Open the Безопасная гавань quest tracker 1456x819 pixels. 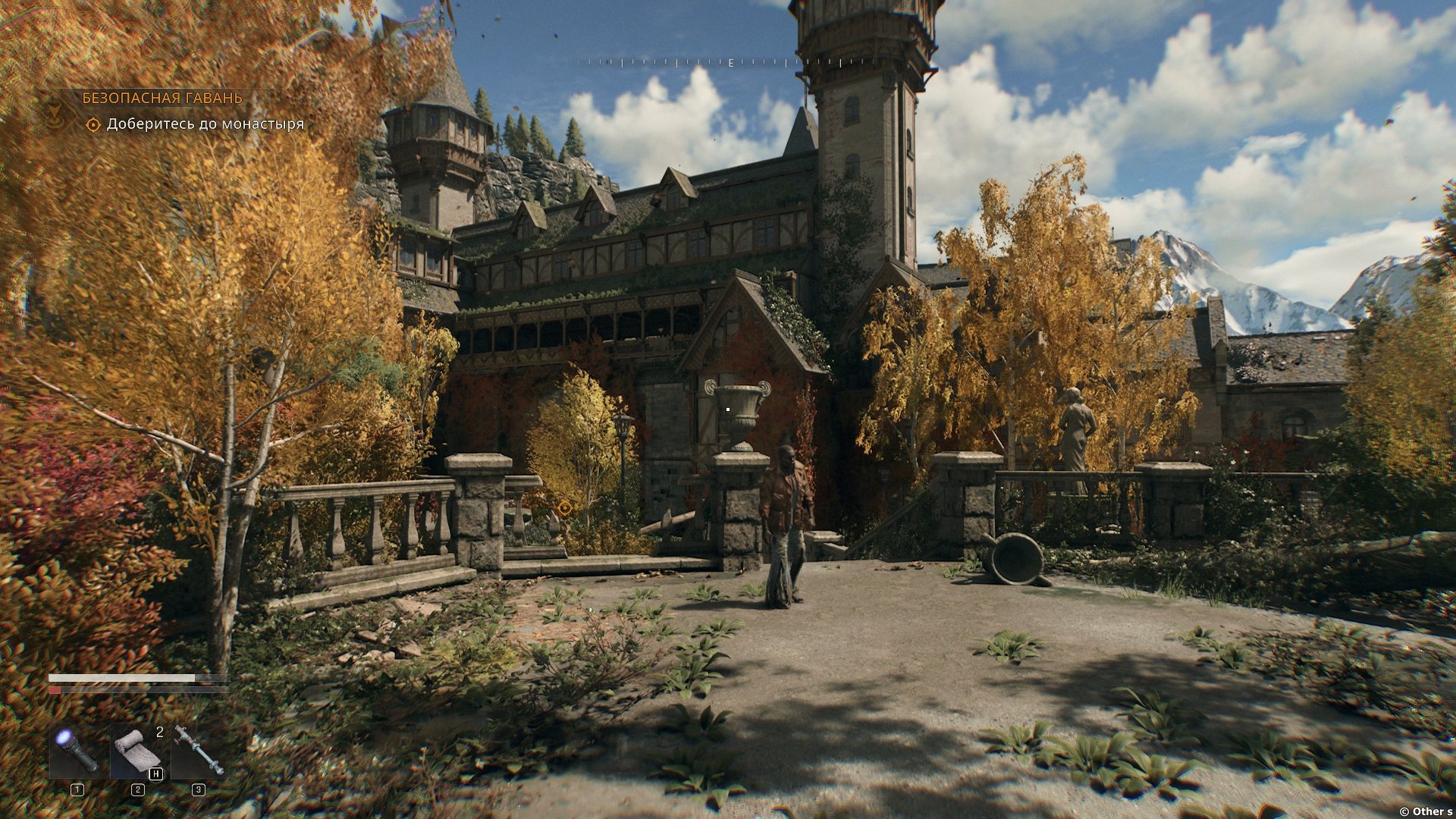pos(162,98)
